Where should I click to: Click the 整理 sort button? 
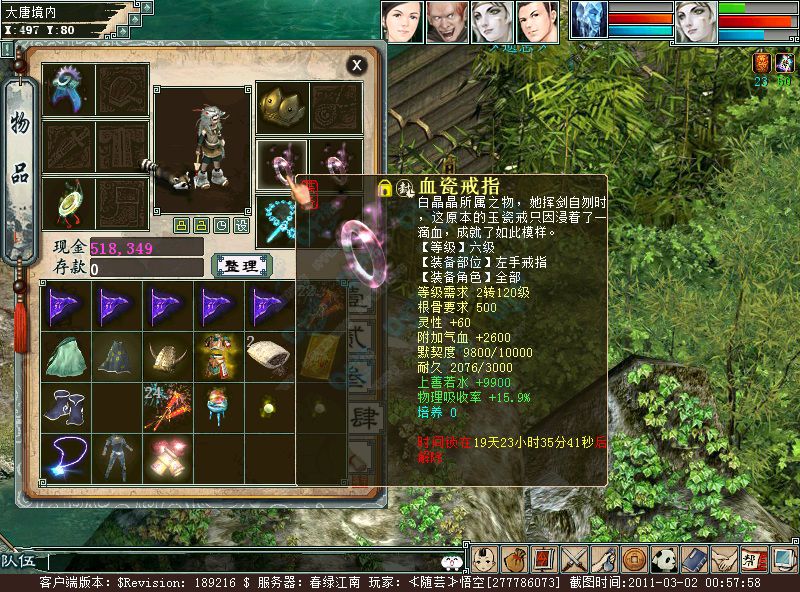coord(241,265)
